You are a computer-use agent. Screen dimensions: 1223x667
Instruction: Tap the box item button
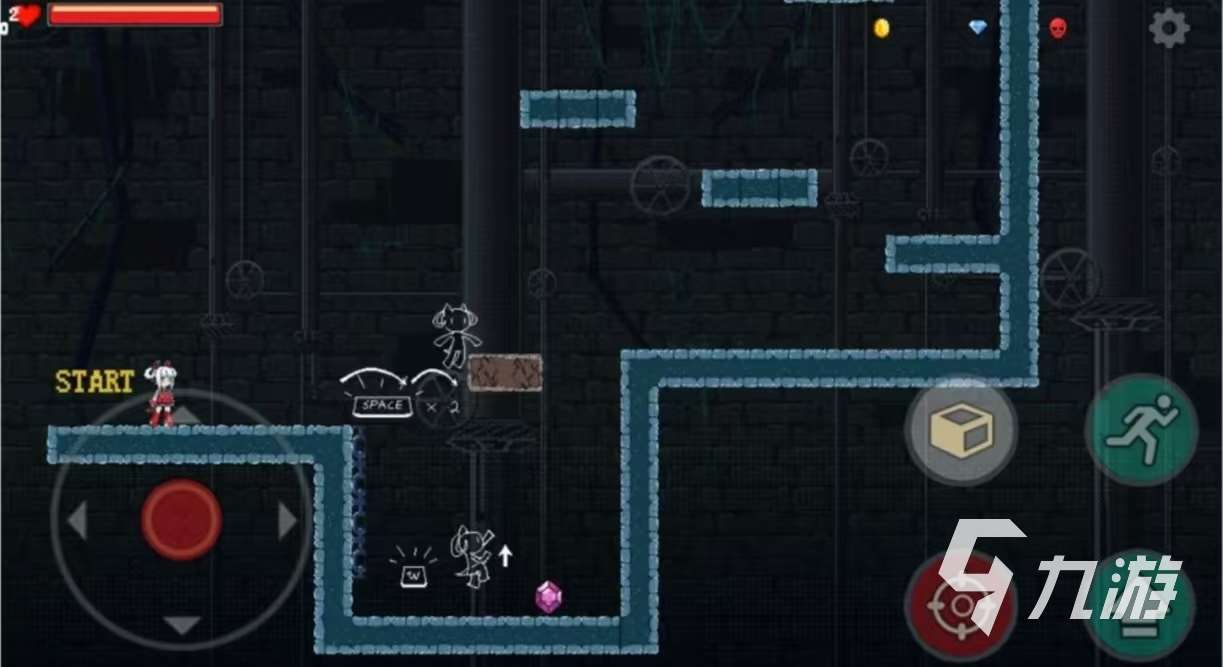(x=961, y=432)
